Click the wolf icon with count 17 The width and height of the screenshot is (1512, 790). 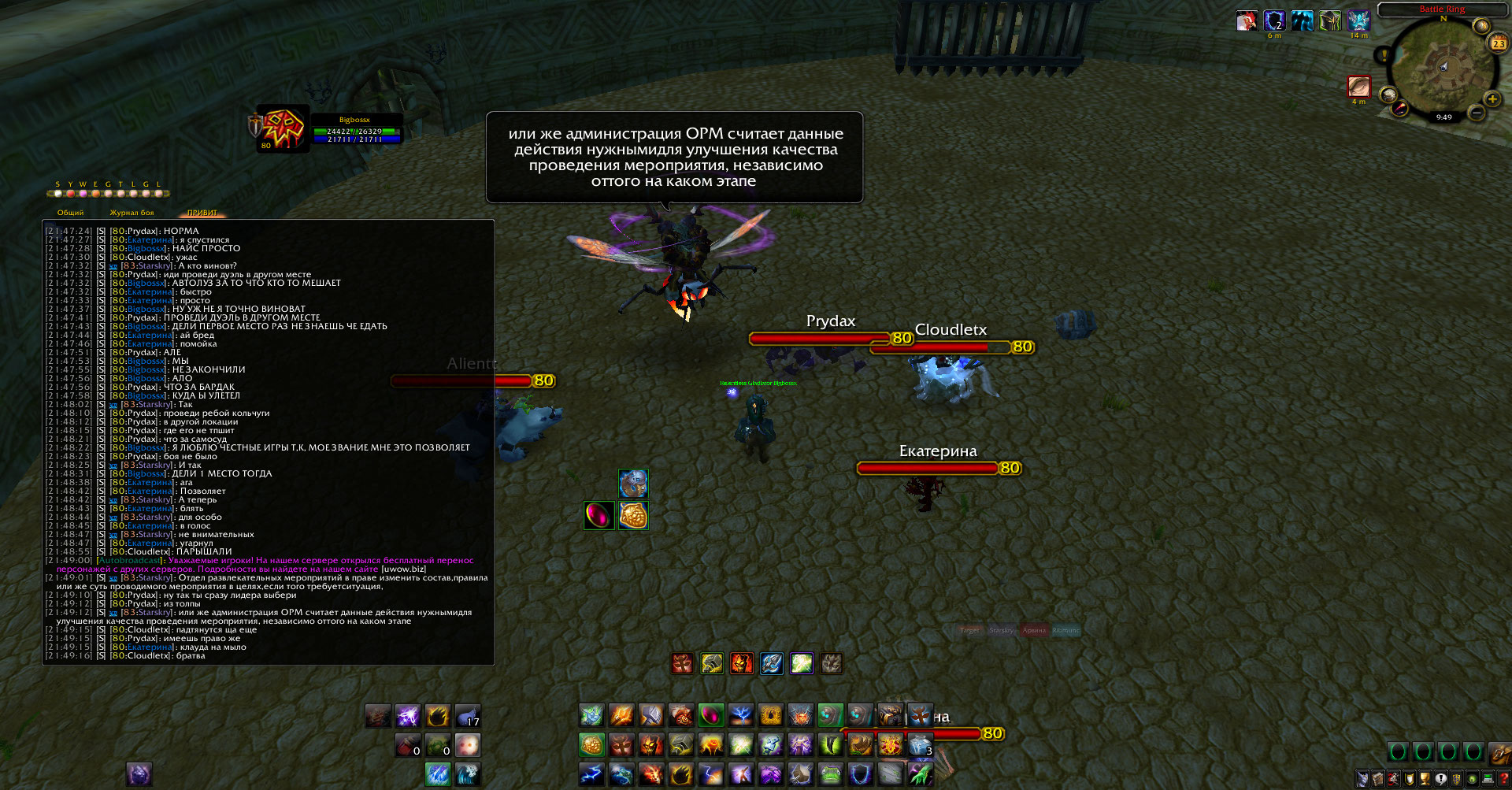(x=468, y=716)
